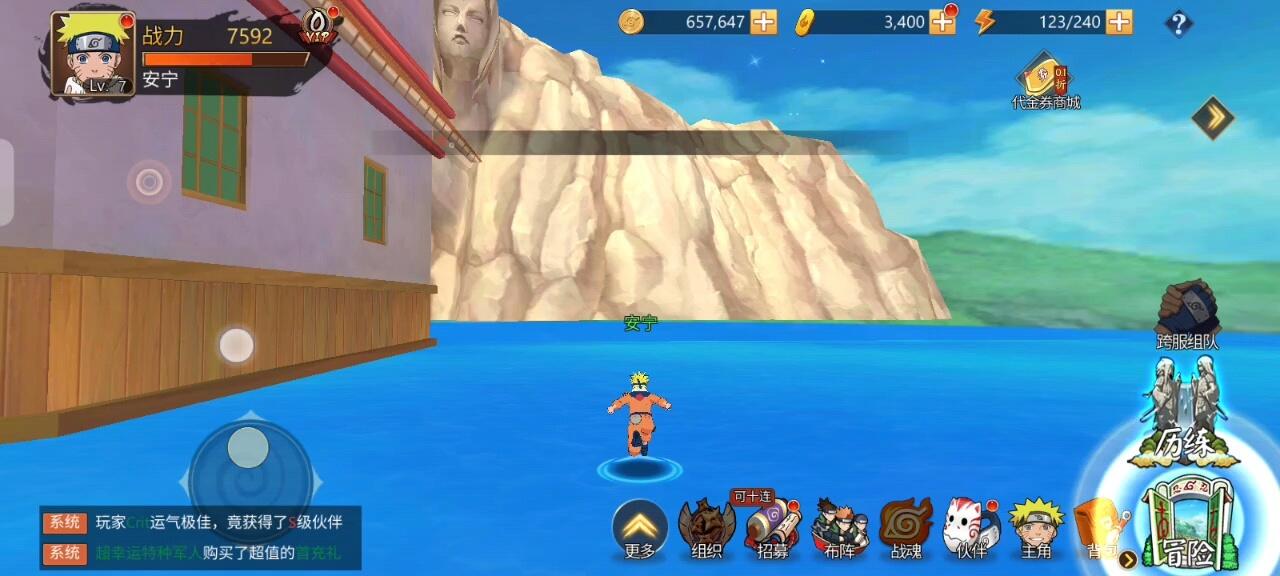
Task: Open the 布阵 formation screen
Action: click(x=840, y=528)
